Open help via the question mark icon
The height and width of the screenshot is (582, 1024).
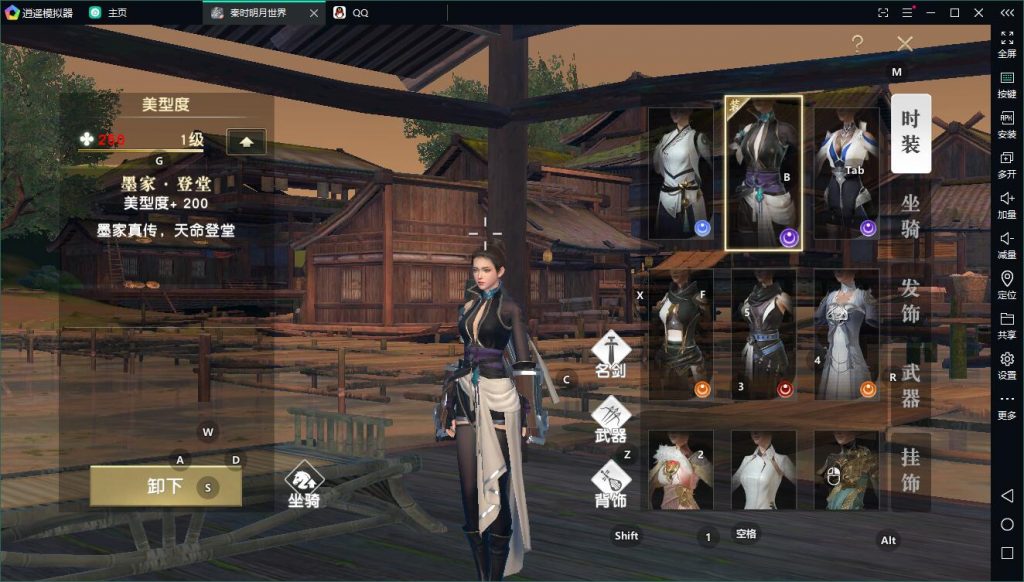coord(857,43)
